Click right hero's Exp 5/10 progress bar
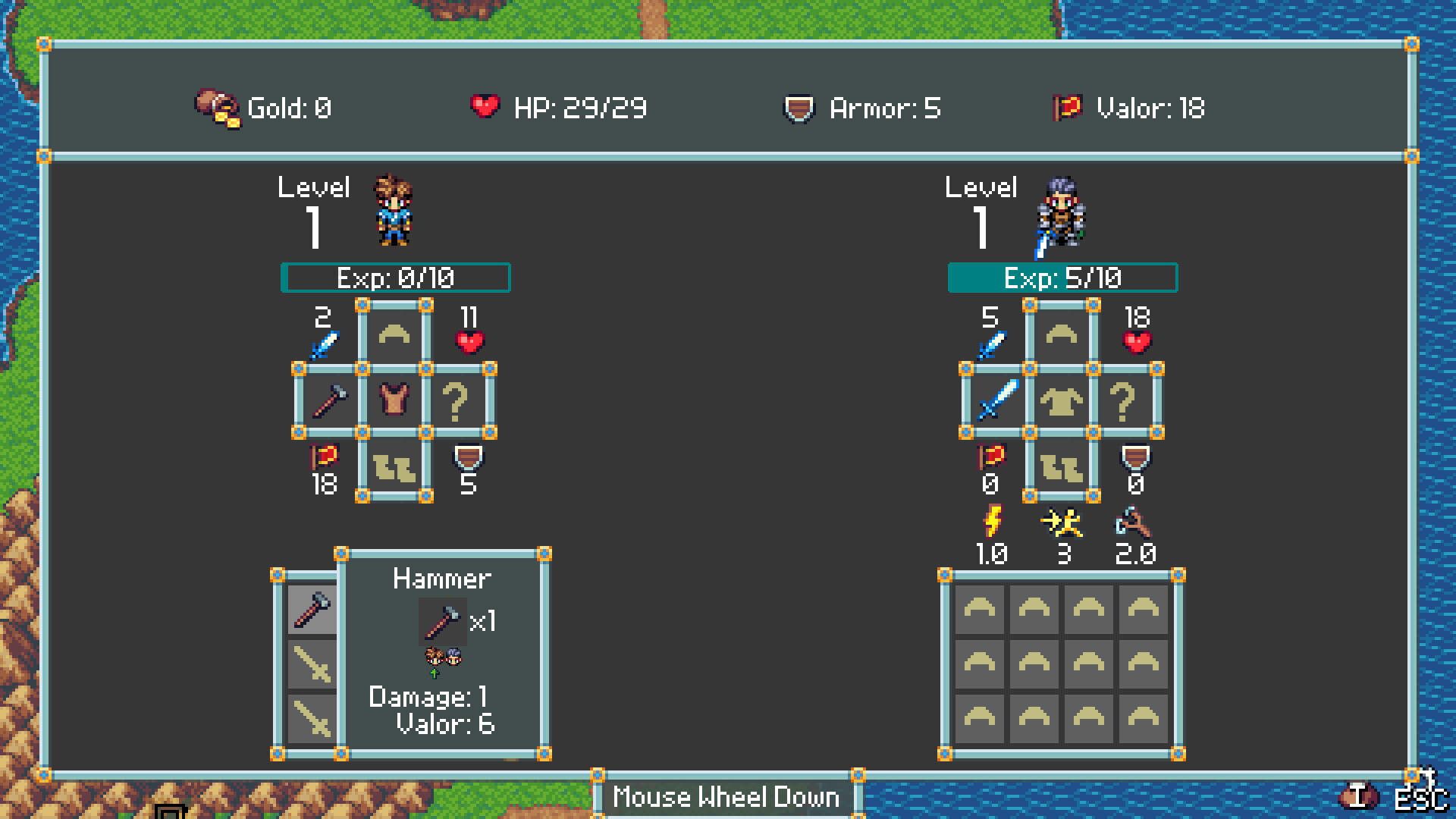 (1063, 278)
